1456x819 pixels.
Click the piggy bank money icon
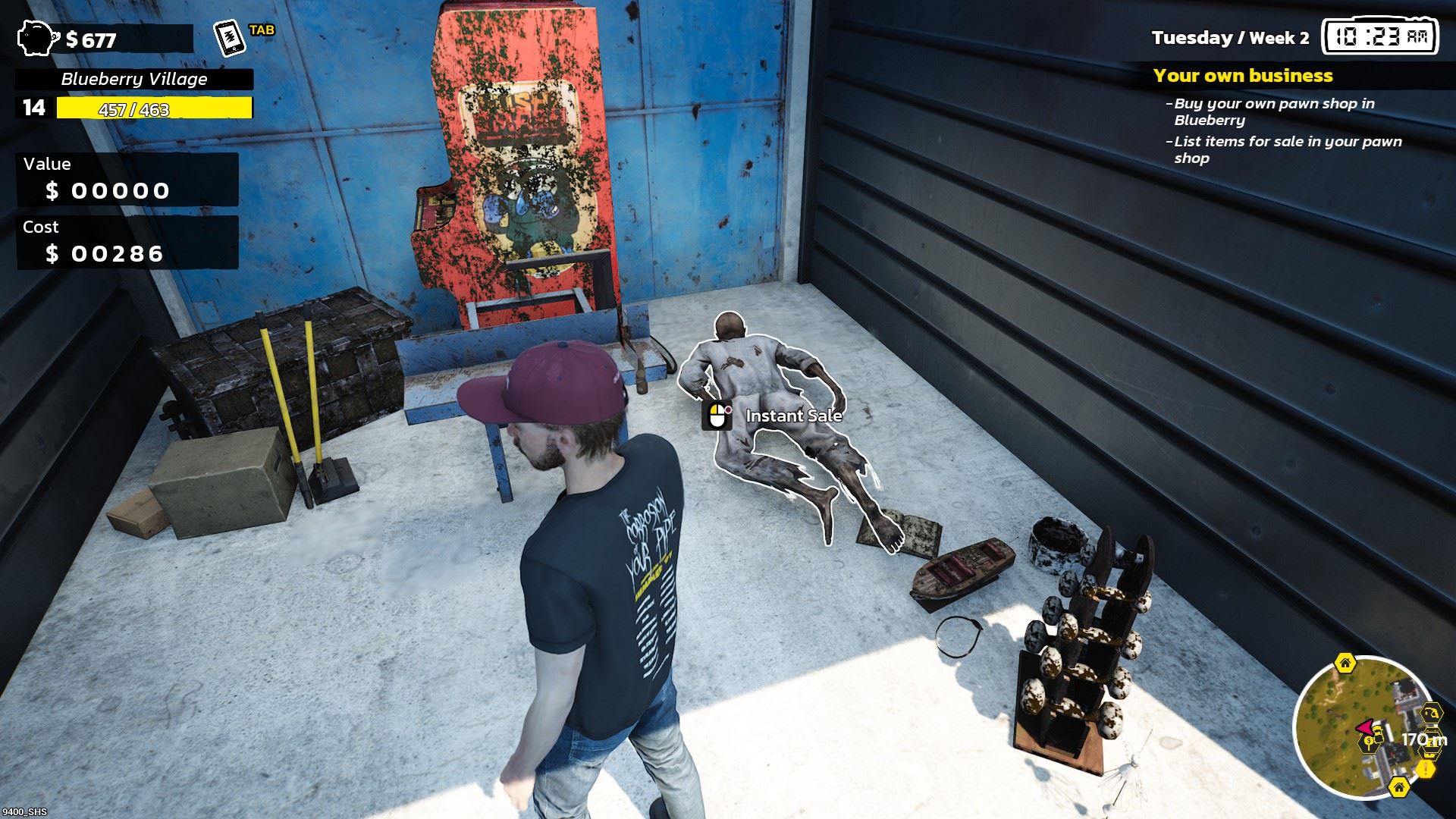[x=38, y=36]
